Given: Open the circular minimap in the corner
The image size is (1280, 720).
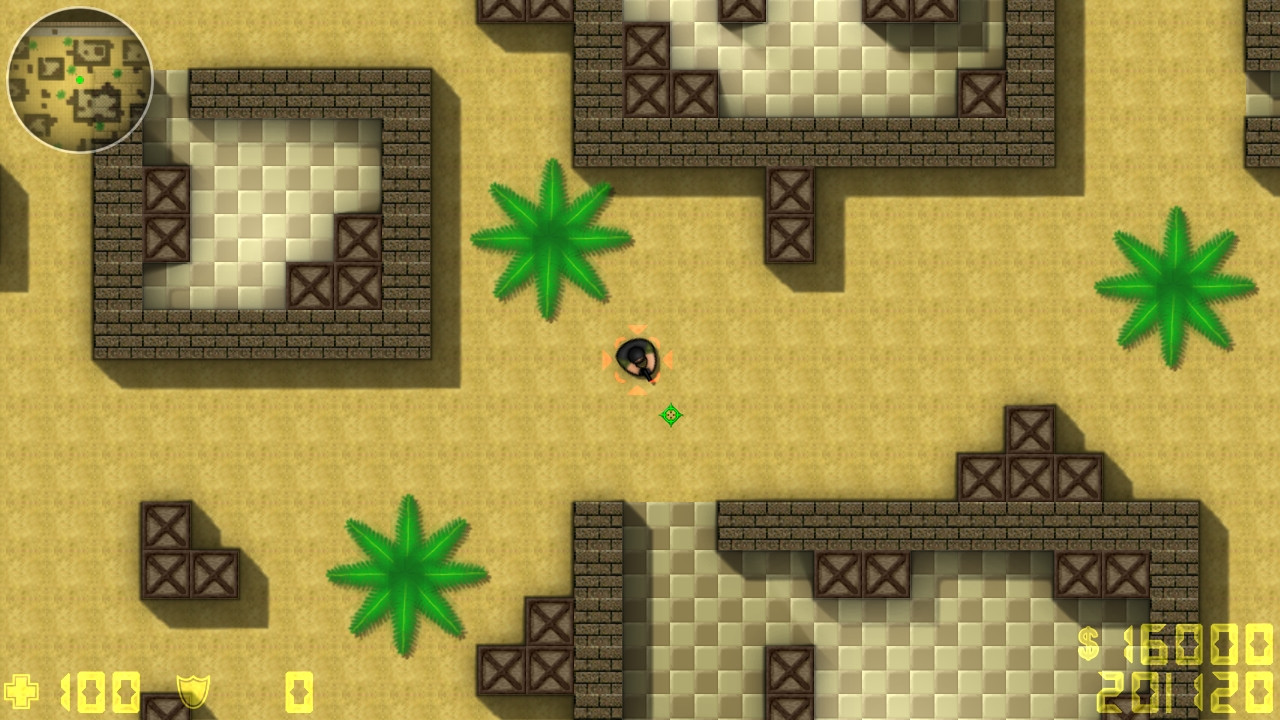Looking at the screenshot, I should pyautogui.click(x=80, y=80).
